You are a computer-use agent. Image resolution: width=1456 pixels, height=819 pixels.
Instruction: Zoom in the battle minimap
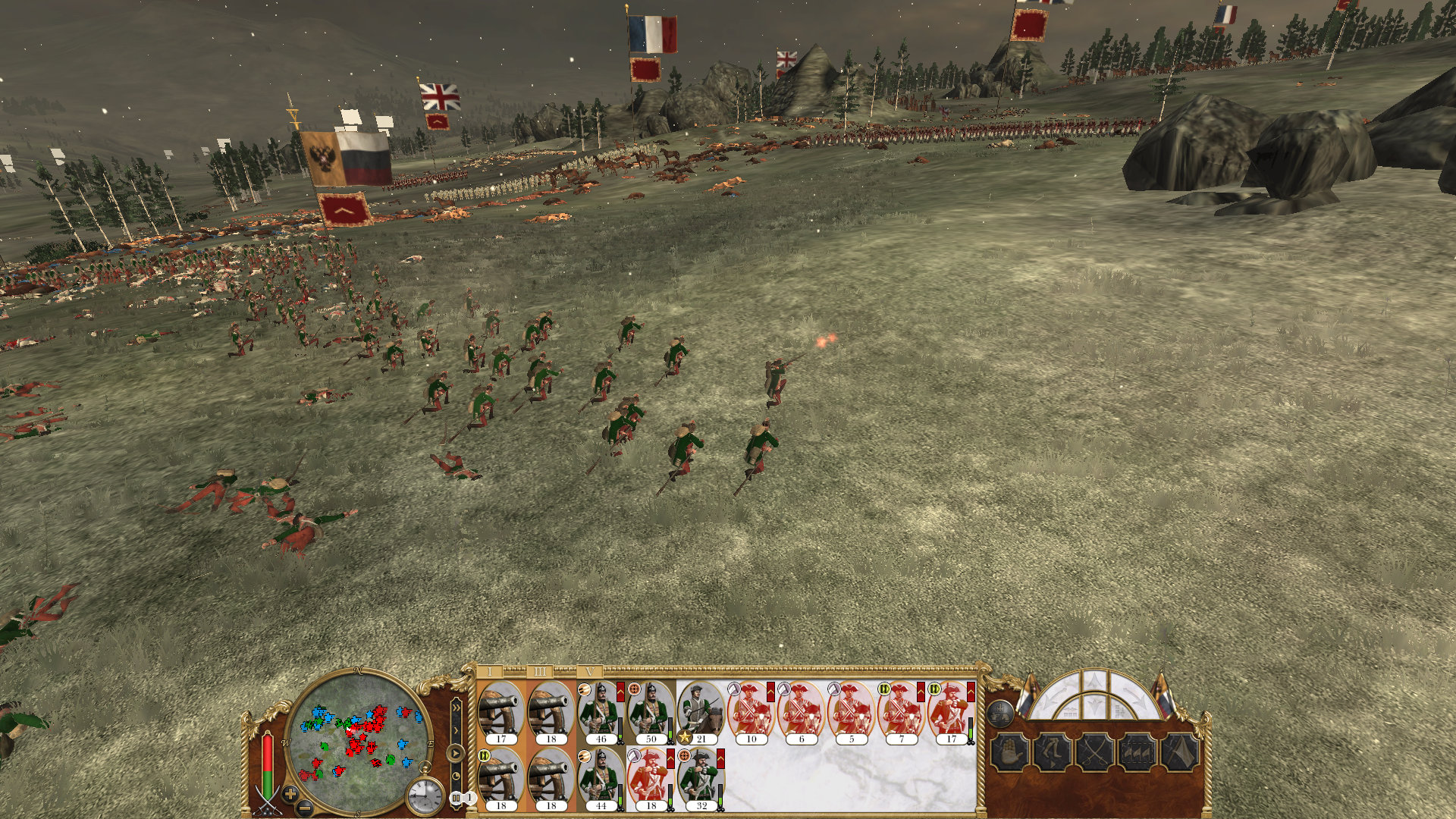click(290, 794)
